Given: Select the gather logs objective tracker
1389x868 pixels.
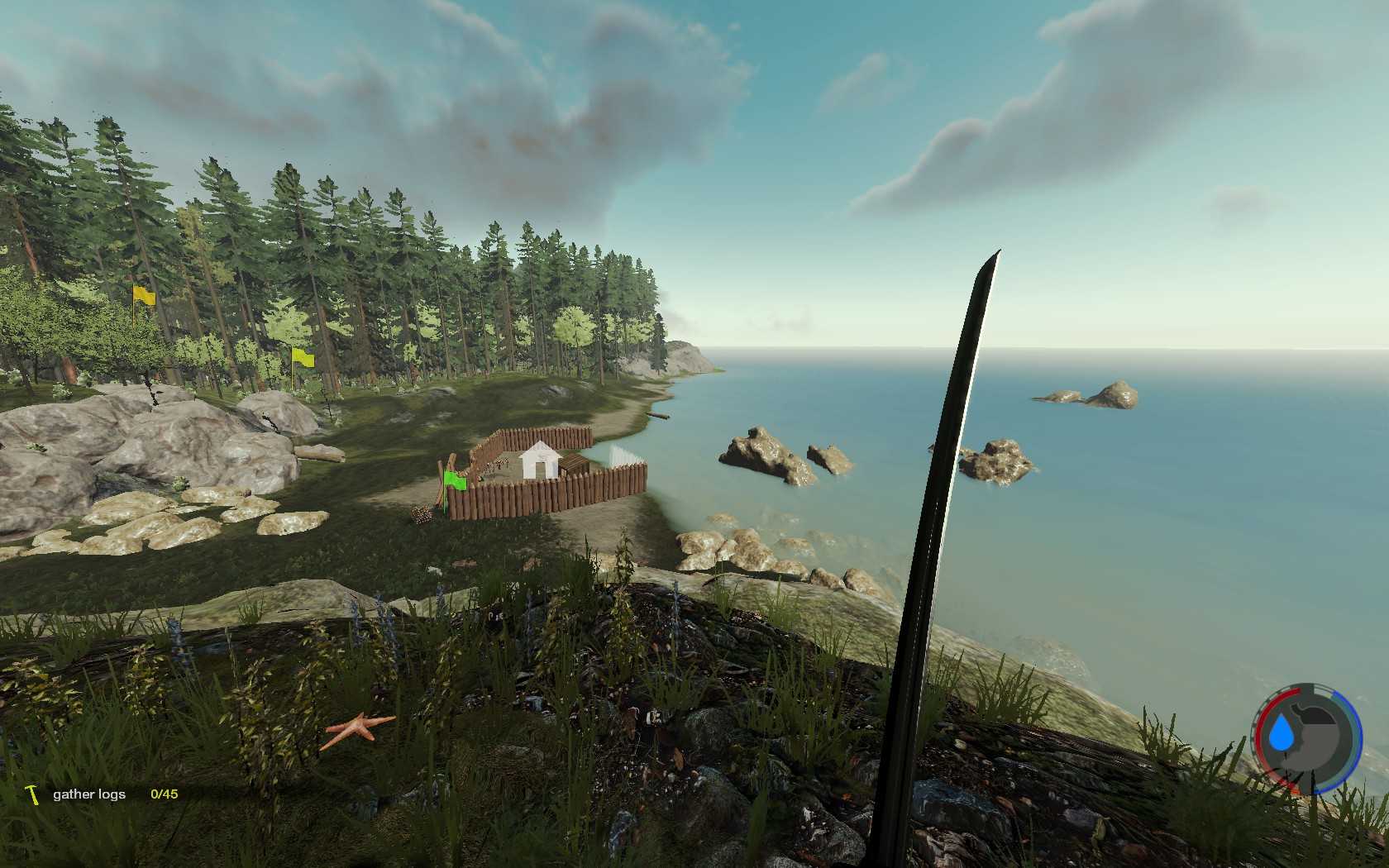Looking at the screenshot, I should tap(89, 794).
